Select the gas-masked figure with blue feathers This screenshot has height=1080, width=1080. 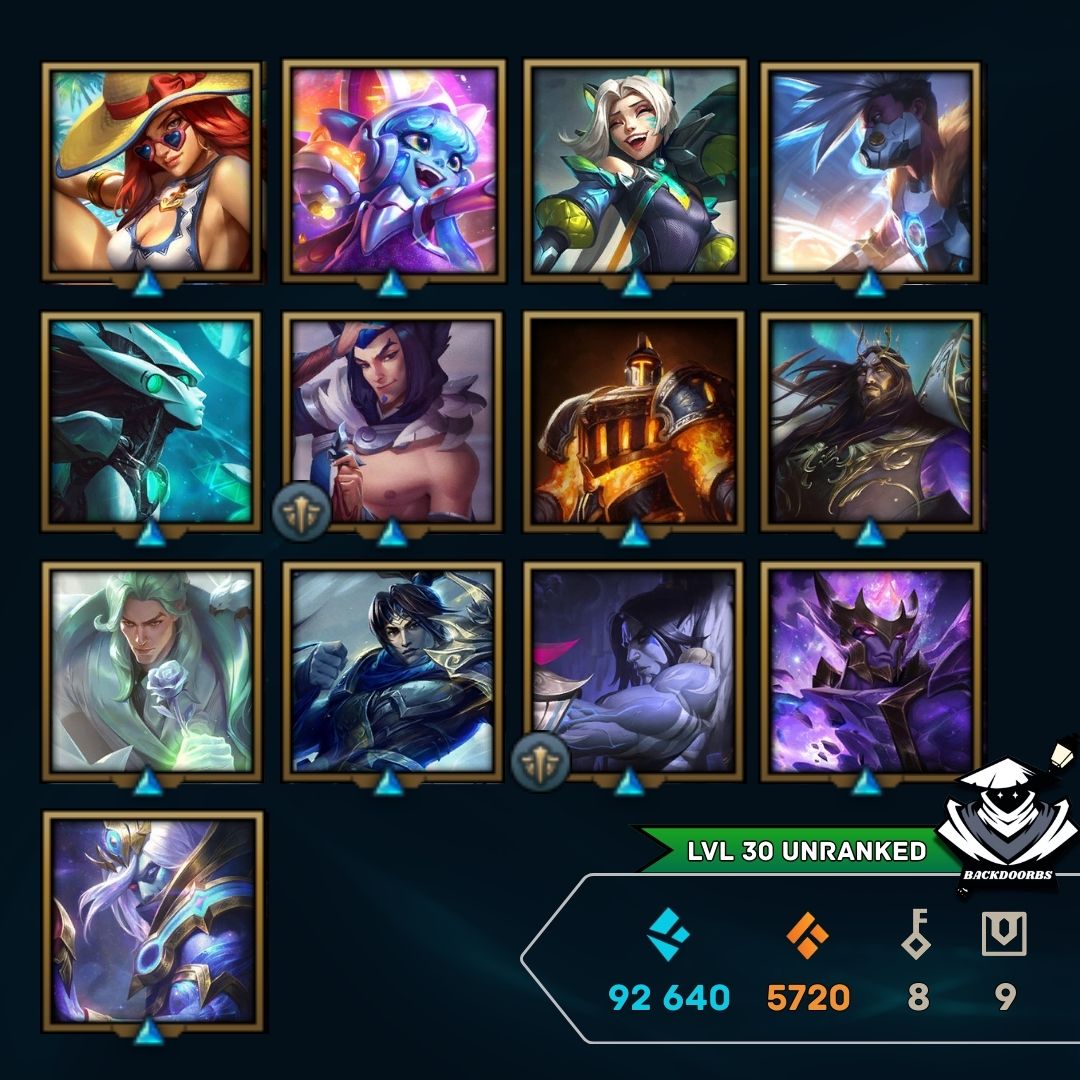click(871, 172)
